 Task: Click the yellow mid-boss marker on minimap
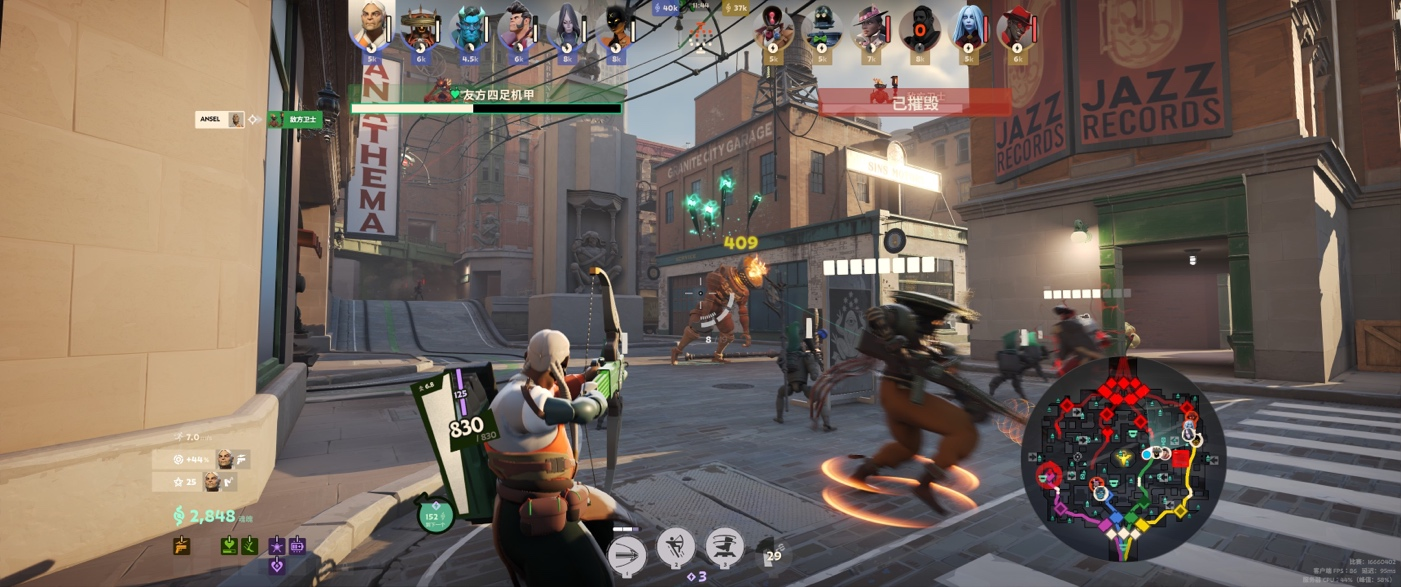(x=1123, y=457)
